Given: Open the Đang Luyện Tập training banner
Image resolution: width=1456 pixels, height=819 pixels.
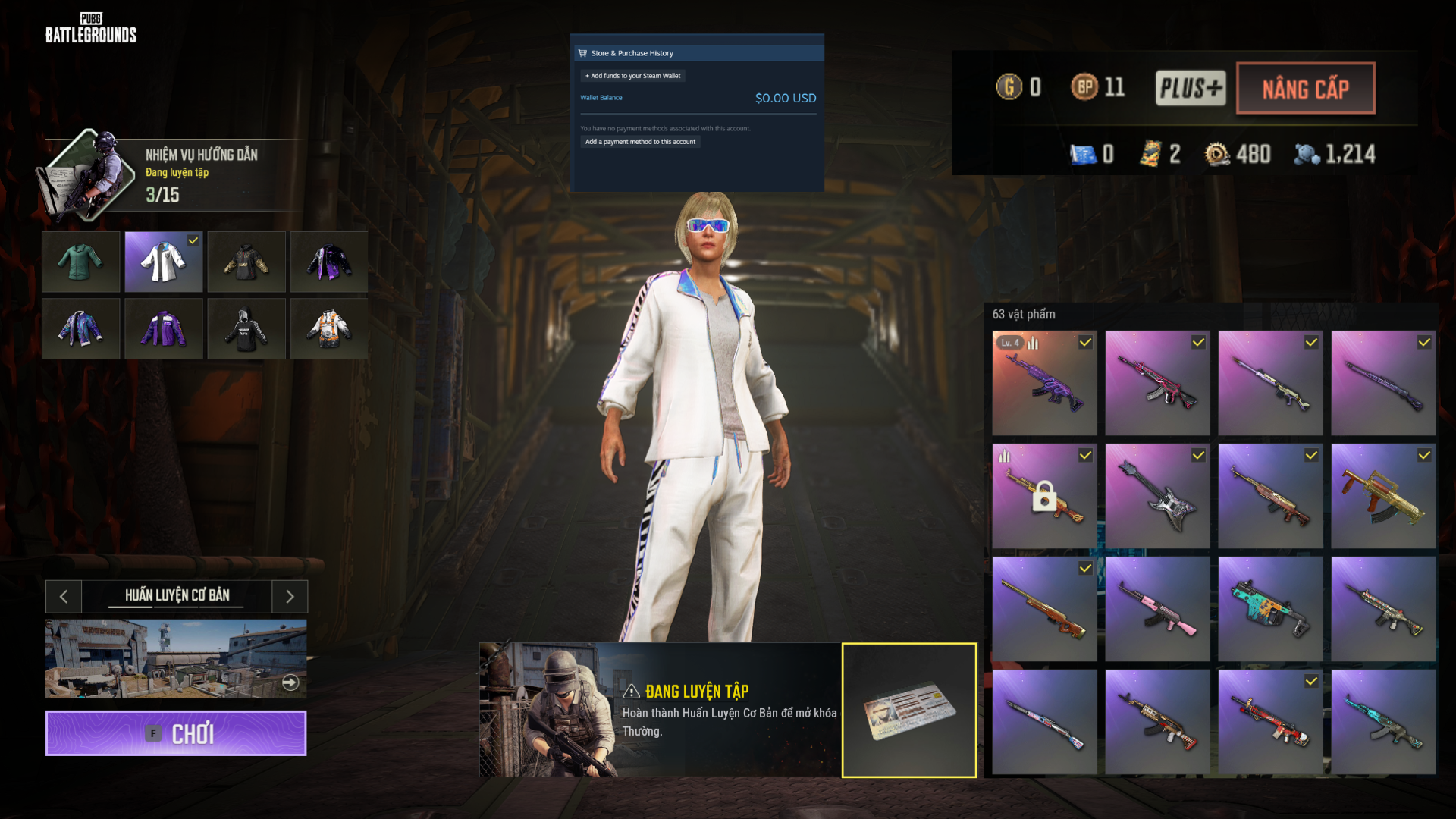Looking at the screenshot, I should [x=660, y=710].
